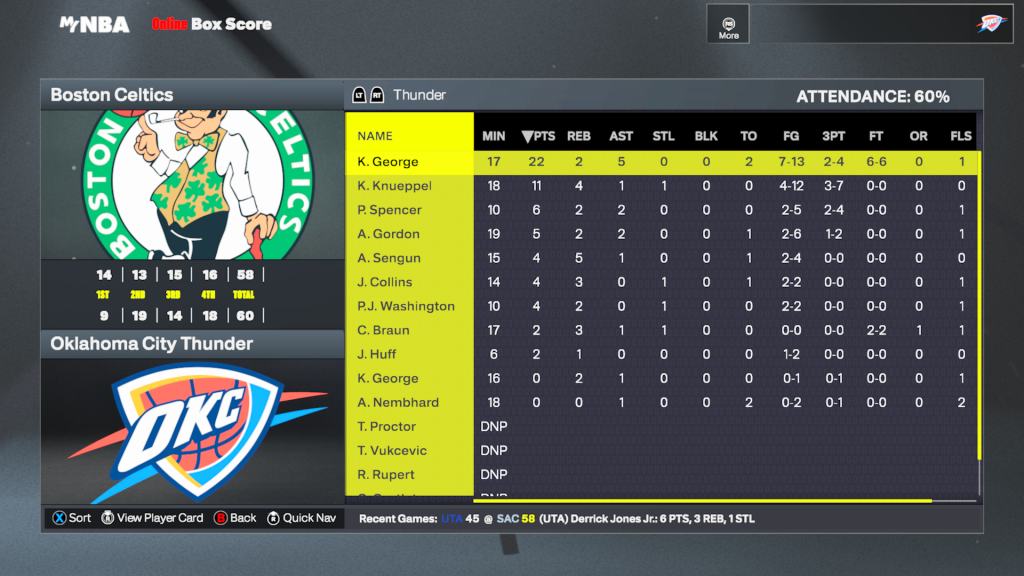The image size is (1024, 576).
Task: Sort the table by the REB column header
Action: pos(579,136)
